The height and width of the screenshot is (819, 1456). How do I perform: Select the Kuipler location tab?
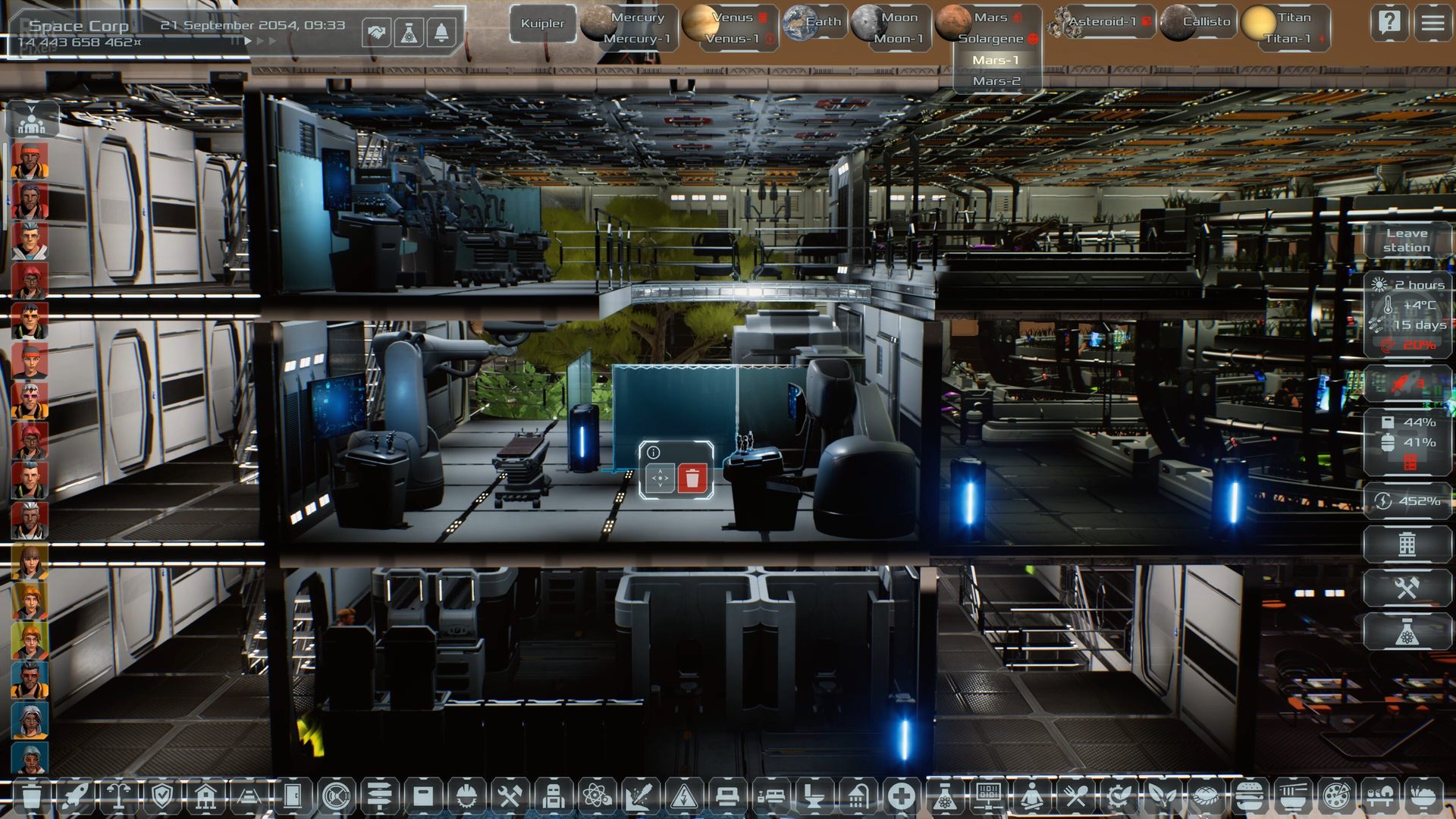click(x=542, y=24)
